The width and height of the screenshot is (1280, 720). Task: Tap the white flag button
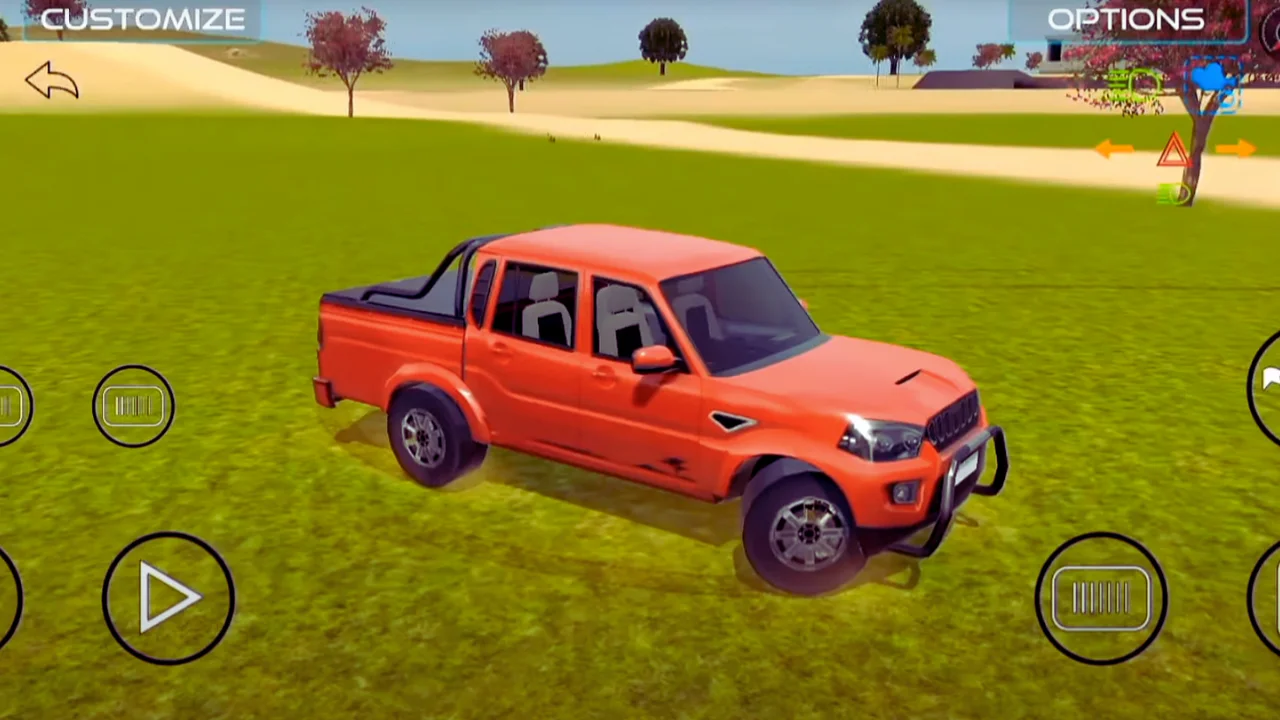point(1270,381)
